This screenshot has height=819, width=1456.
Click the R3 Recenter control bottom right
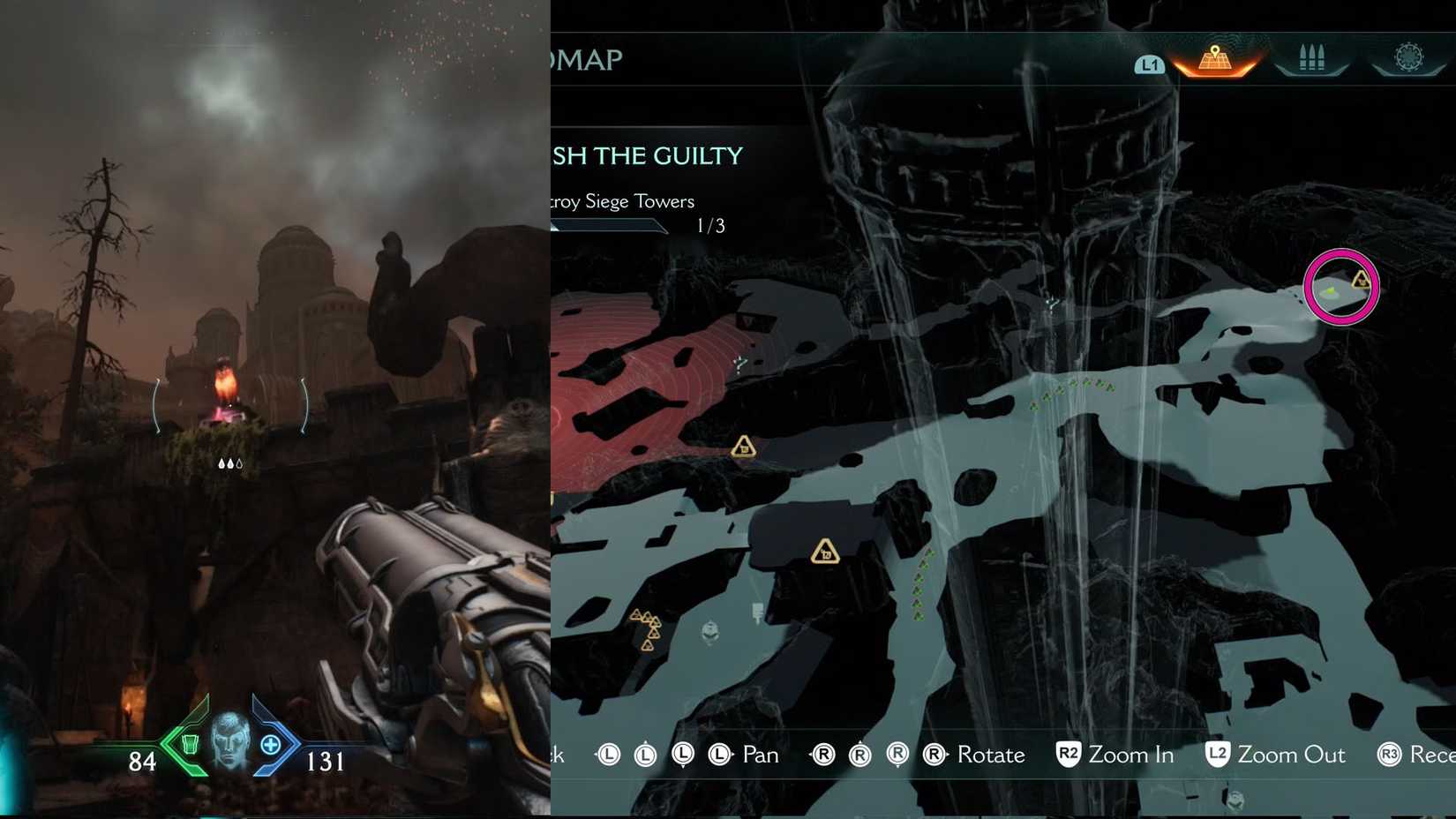click(x=1416, y=755)
